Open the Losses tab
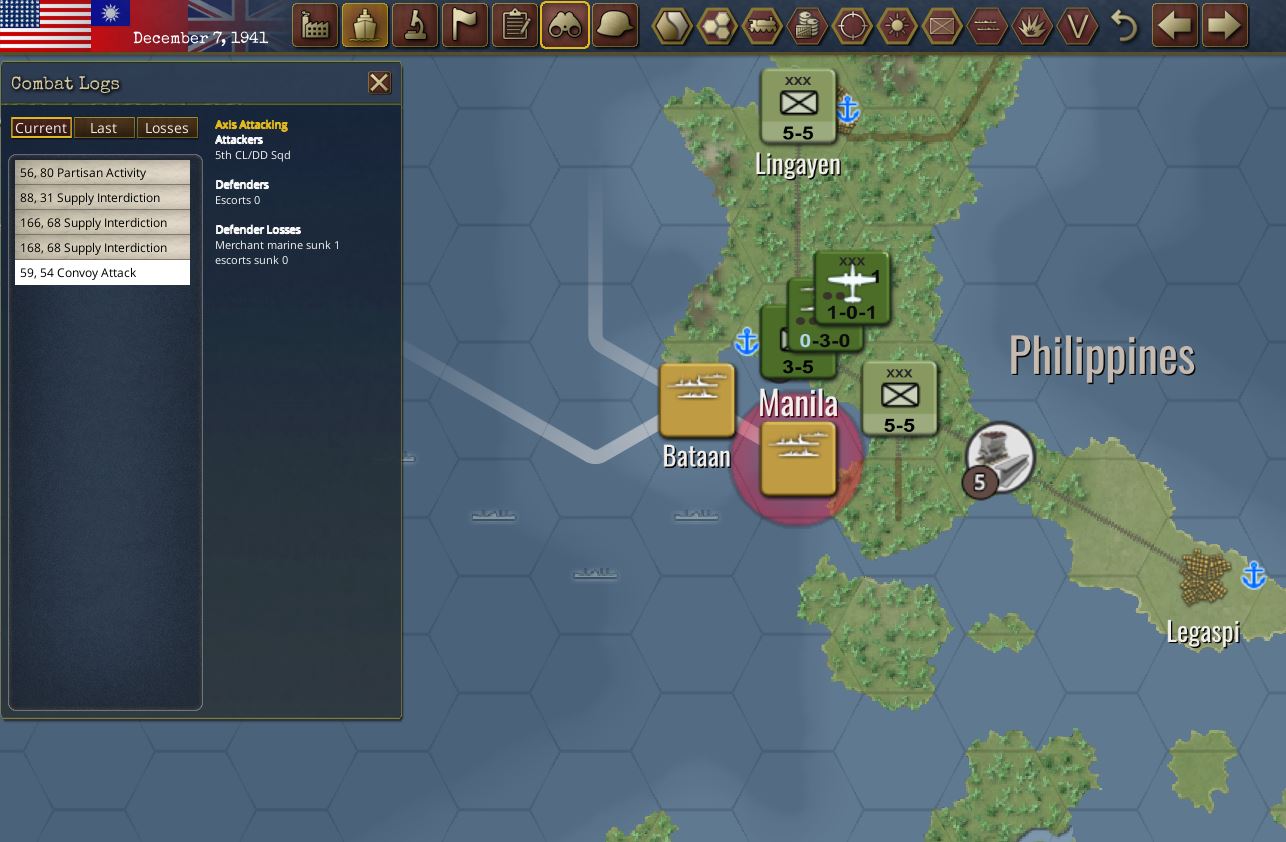Image resolution: width=1286 pixels, height=842 pixels. pos(166,128)
